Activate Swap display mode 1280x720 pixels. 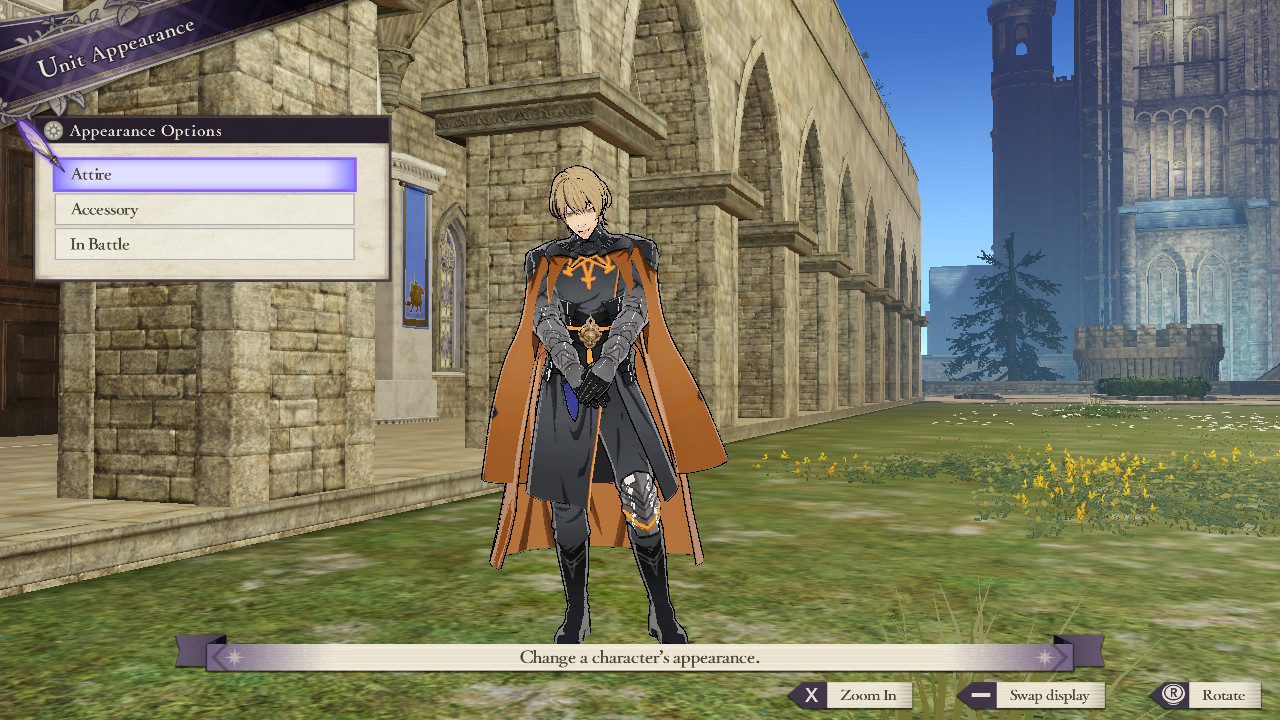(x=1050, y=695)
